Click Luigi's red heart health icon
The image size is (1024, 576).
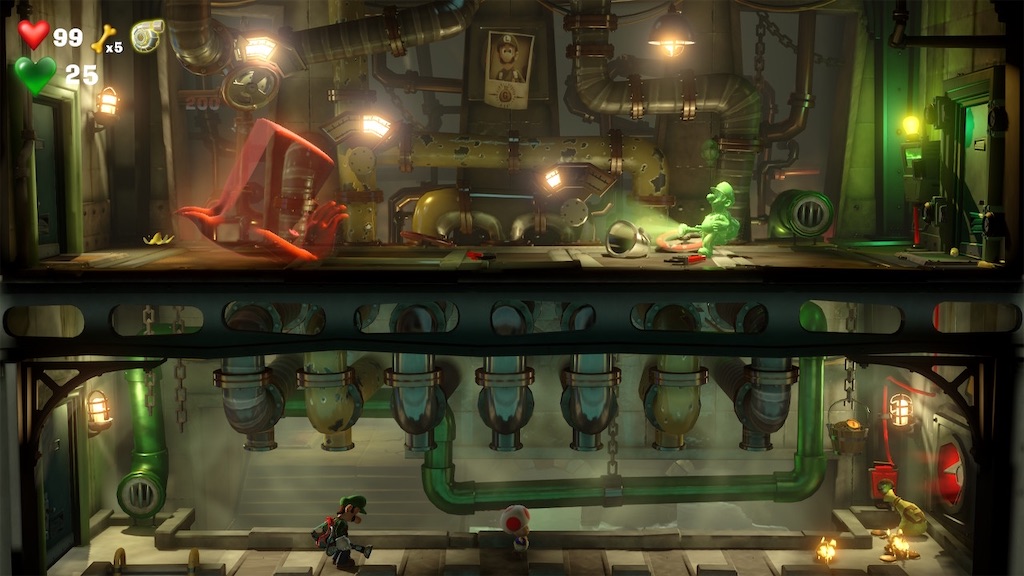point(34,35)
